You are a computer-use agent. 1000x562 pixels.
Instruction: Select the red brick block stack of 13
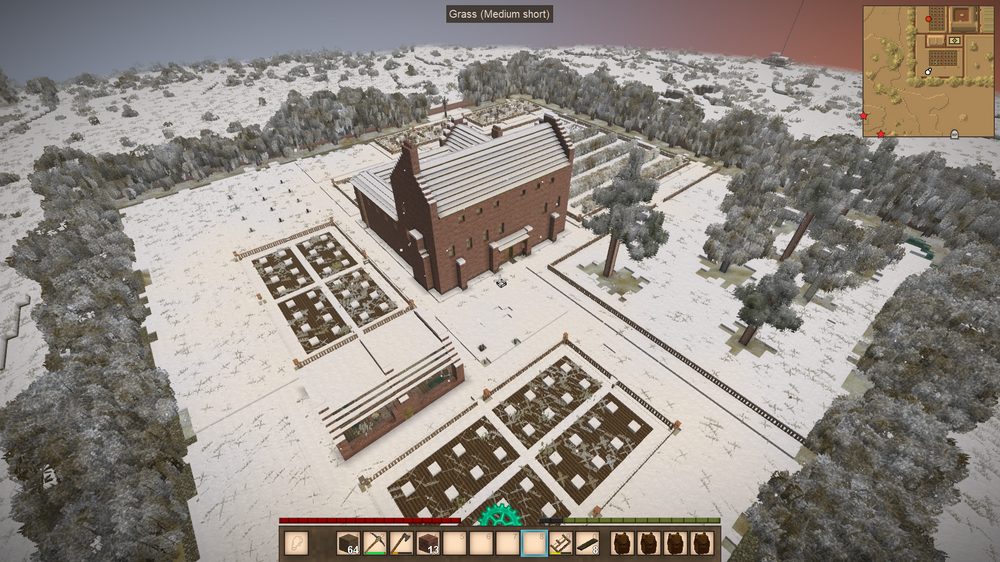point(428,543)
